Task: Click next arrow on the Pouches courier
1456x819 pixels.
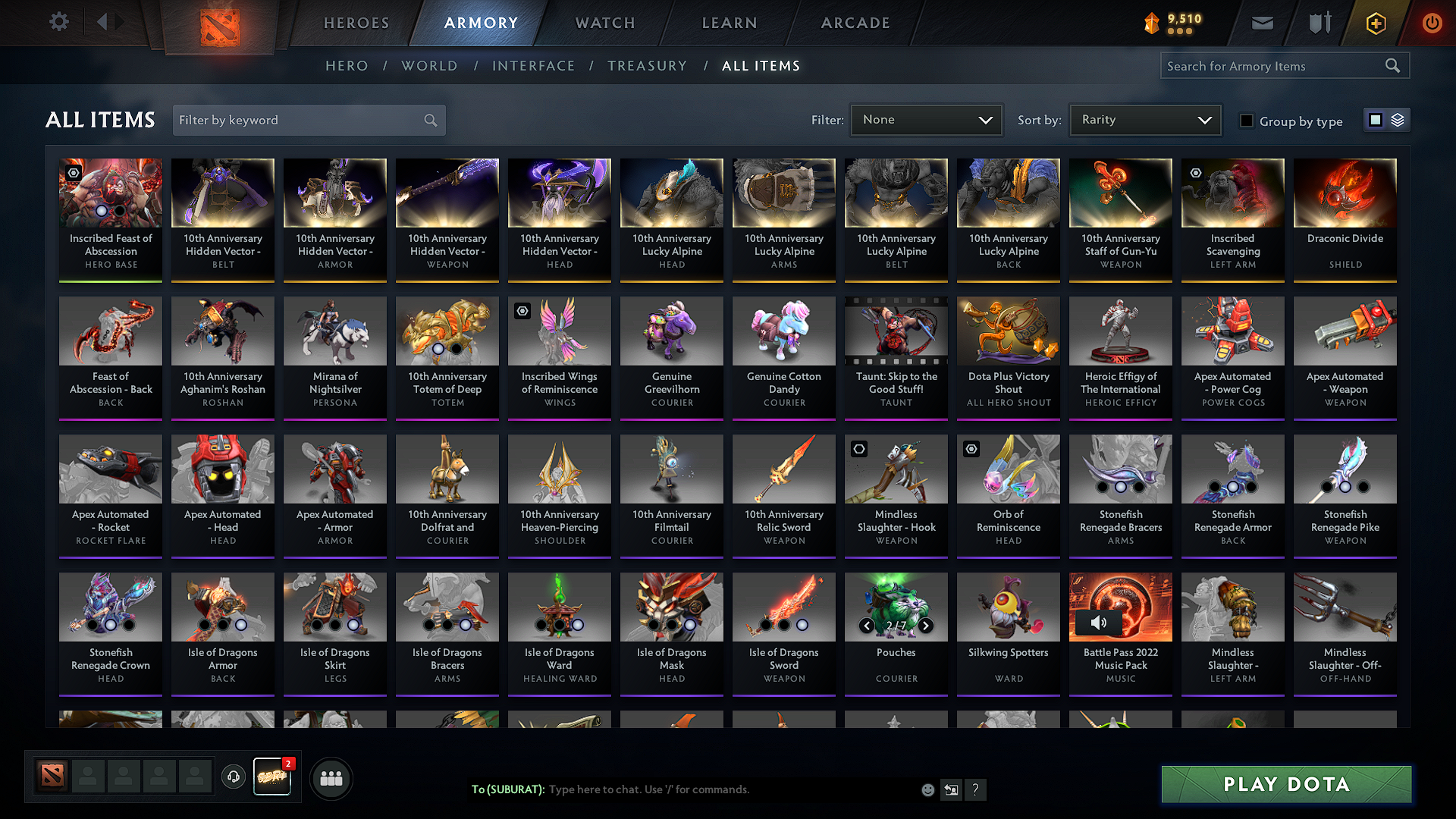Action: coord(925,626)
